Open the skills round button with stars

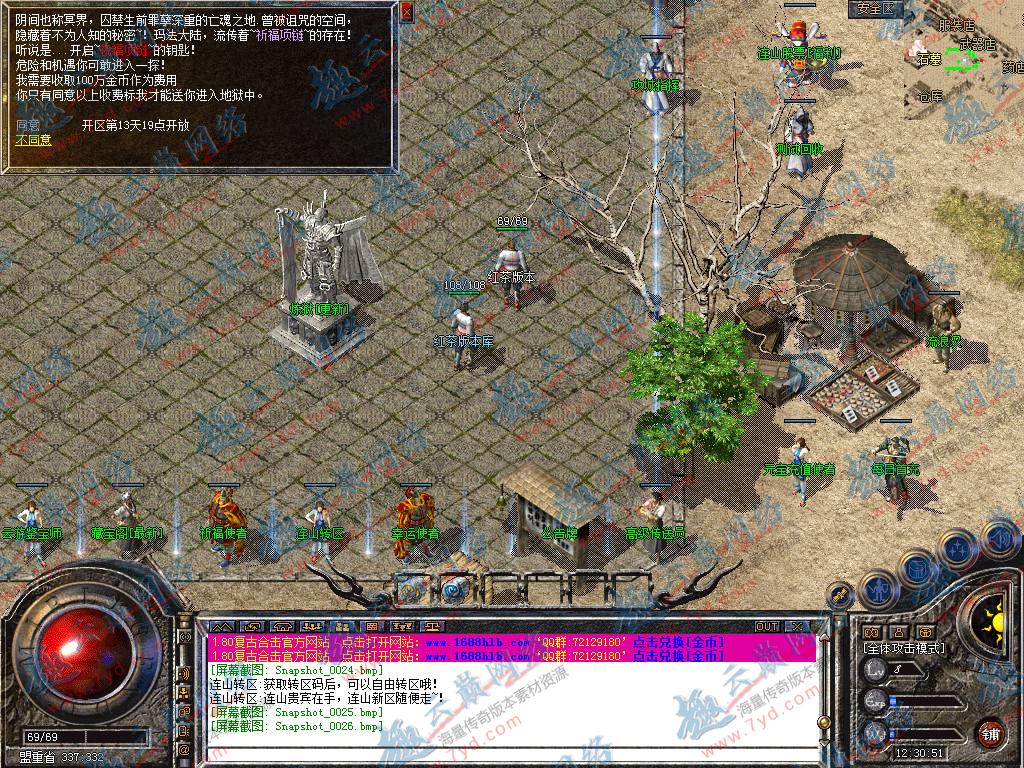958,549
